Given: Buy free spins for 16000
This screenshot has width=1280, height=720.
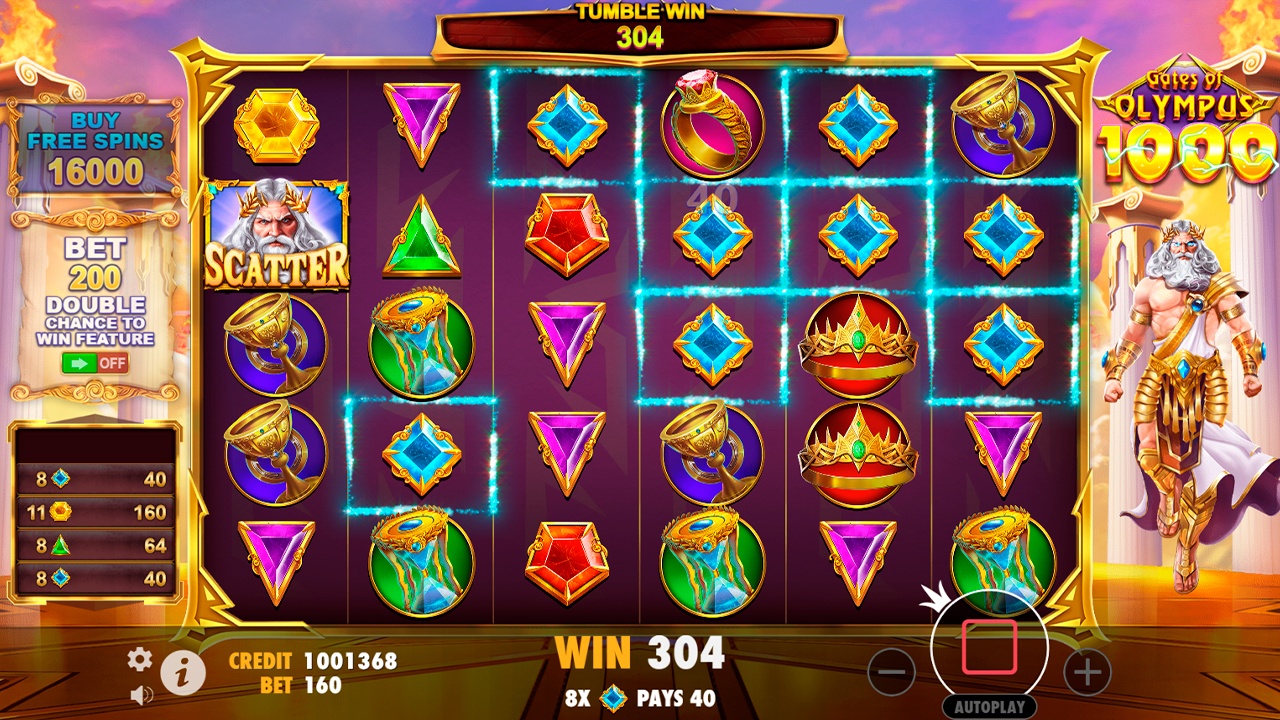Looking at the screenshot, I should [x=95, y=150].
